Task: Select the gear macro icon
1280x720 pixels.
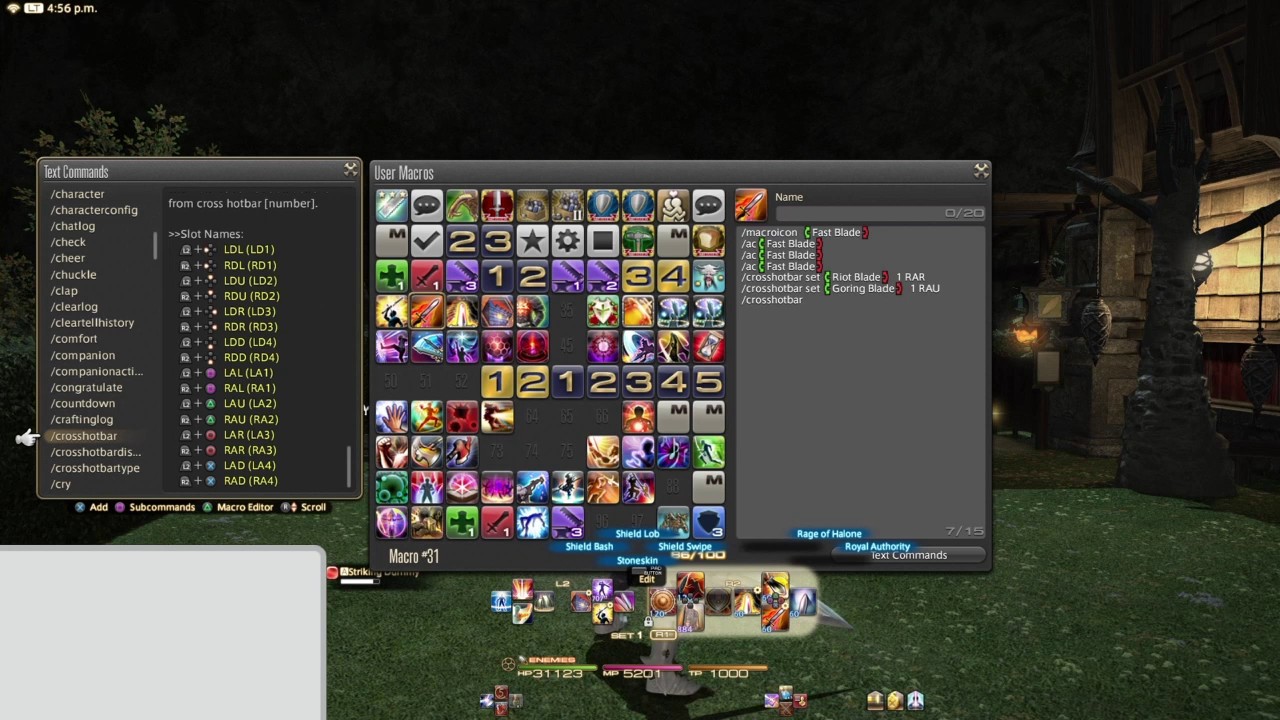Action: (x=567, y=241)
